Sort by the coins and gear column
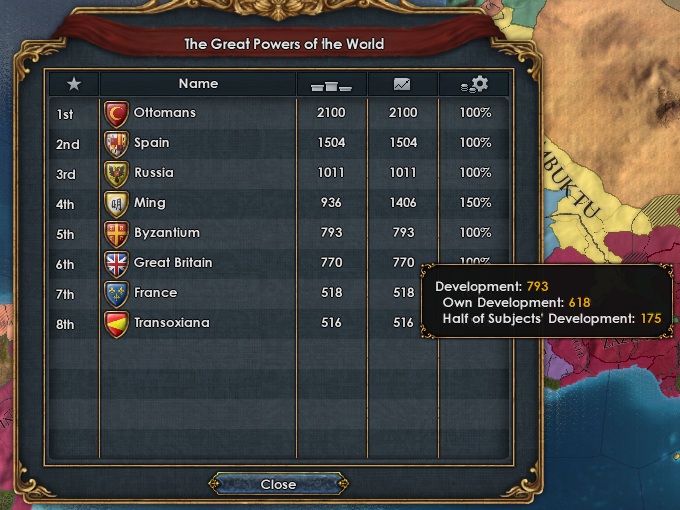The width and height of the screenshot is (680, 510). pos(475,84)
